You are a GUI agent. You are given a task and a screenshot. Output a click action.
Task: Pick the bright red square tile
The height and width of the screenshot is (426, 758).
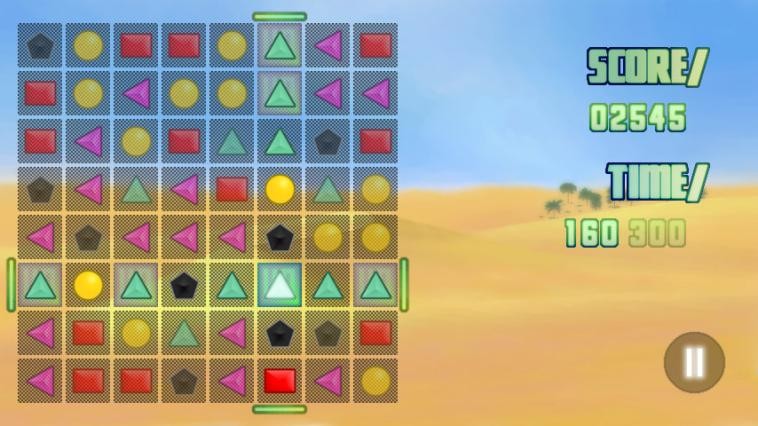pos(280,380)
